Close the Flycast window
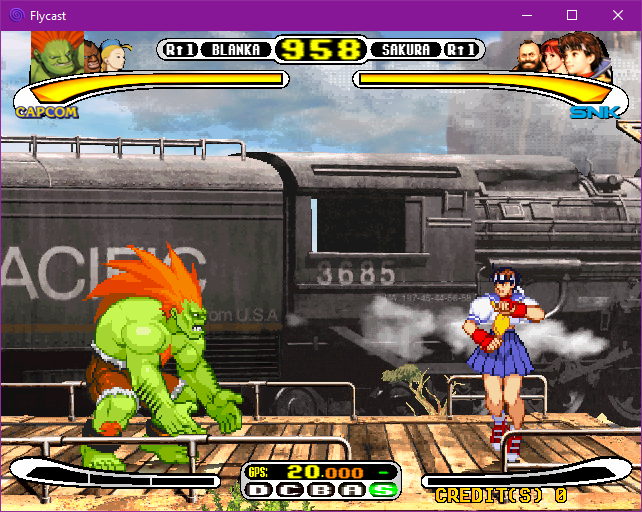This screenshot has width=642, height=512. [x=618, y=15]
